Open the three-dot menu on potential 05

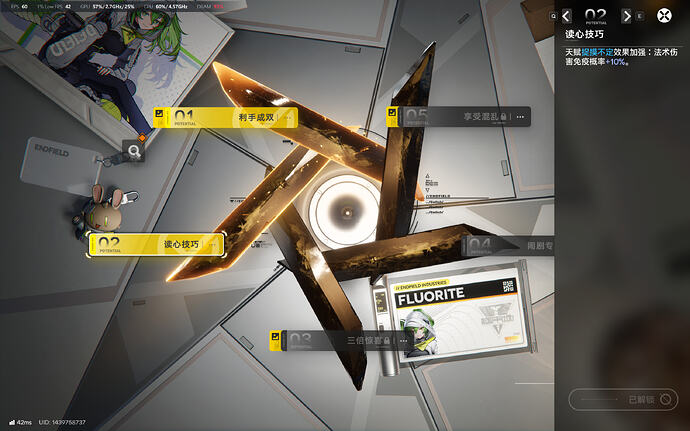(520, 117)
